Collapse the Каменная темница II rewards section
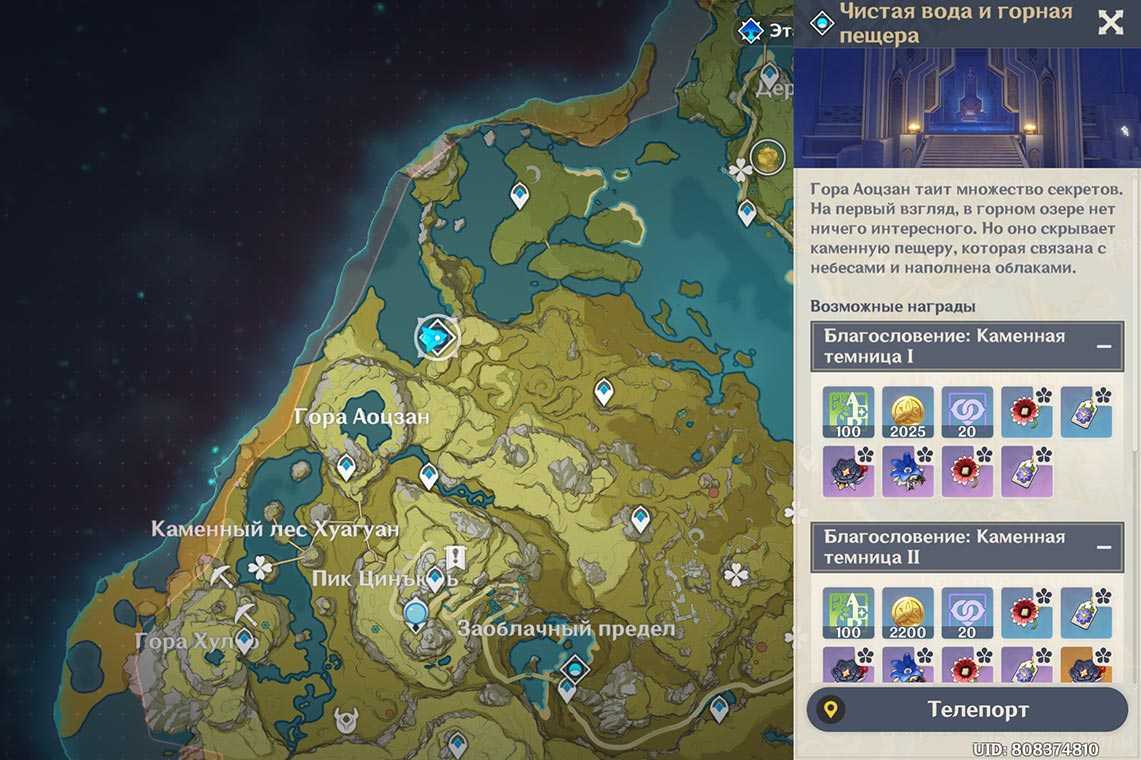The width and height of the screenshot is (1141, 760). tap(1104, 547)
